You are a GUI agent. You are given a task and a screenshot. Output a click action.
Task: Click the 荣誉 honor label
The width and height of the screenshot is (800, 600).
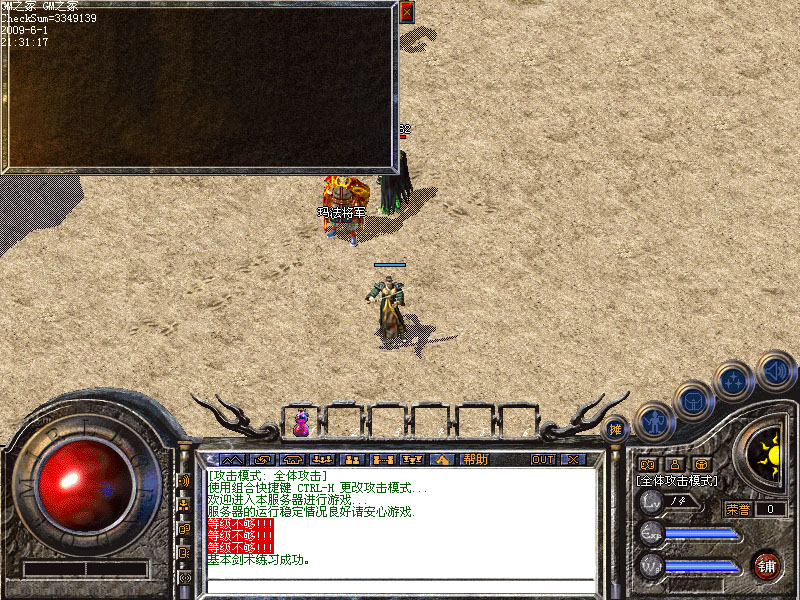738,509
